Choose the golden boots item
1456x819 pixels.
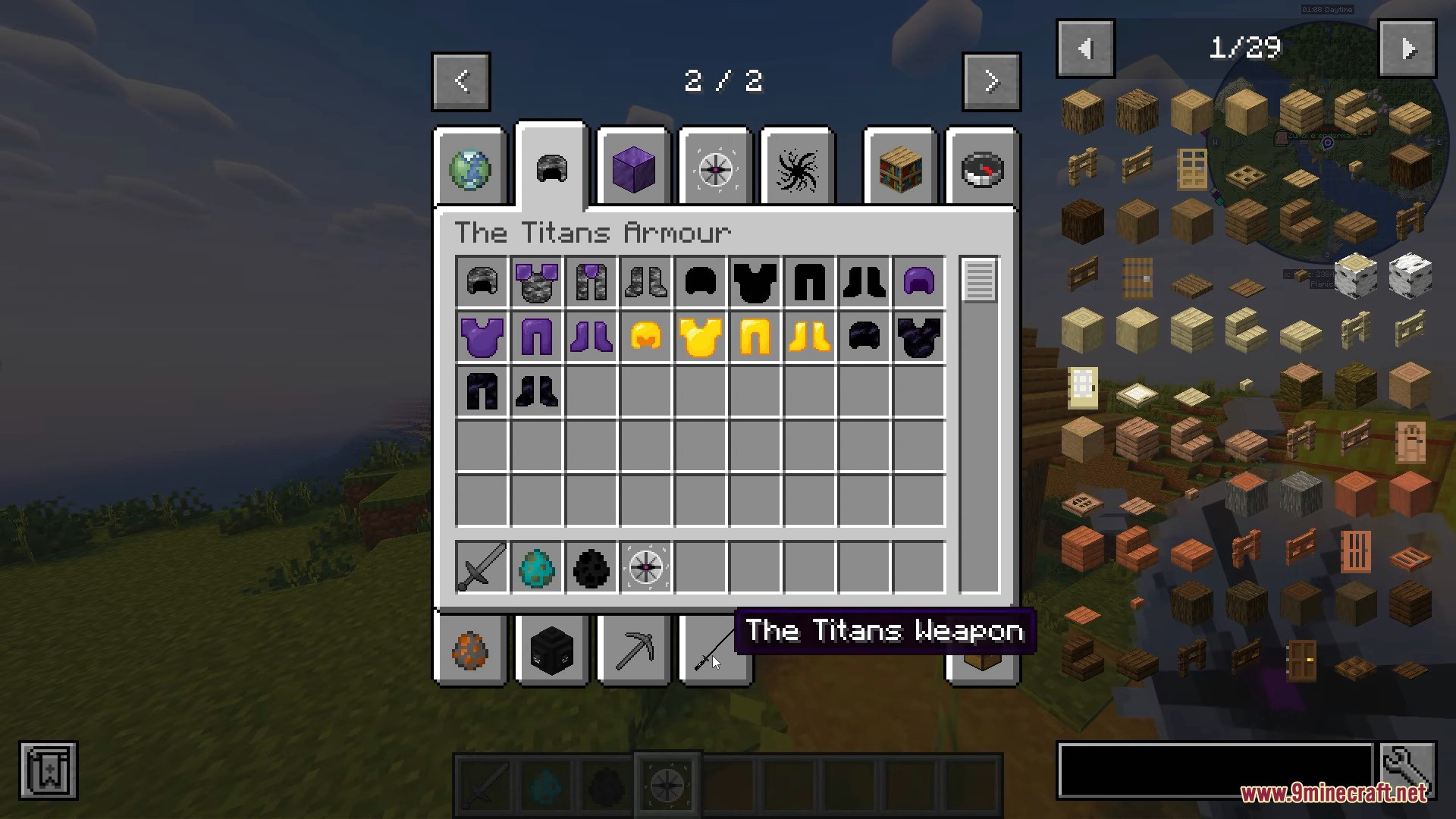coord(810,337)
